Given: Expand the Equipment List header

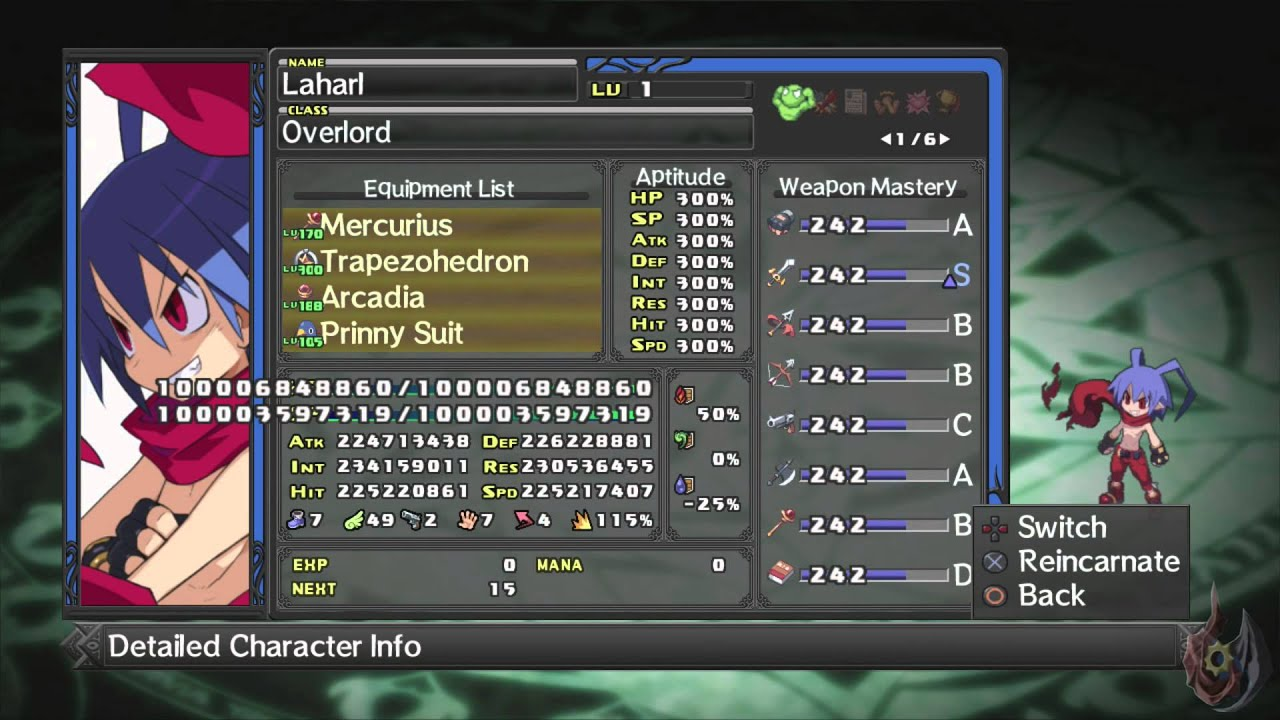Looking at the screenshot, I should click(x=440, y=189).
